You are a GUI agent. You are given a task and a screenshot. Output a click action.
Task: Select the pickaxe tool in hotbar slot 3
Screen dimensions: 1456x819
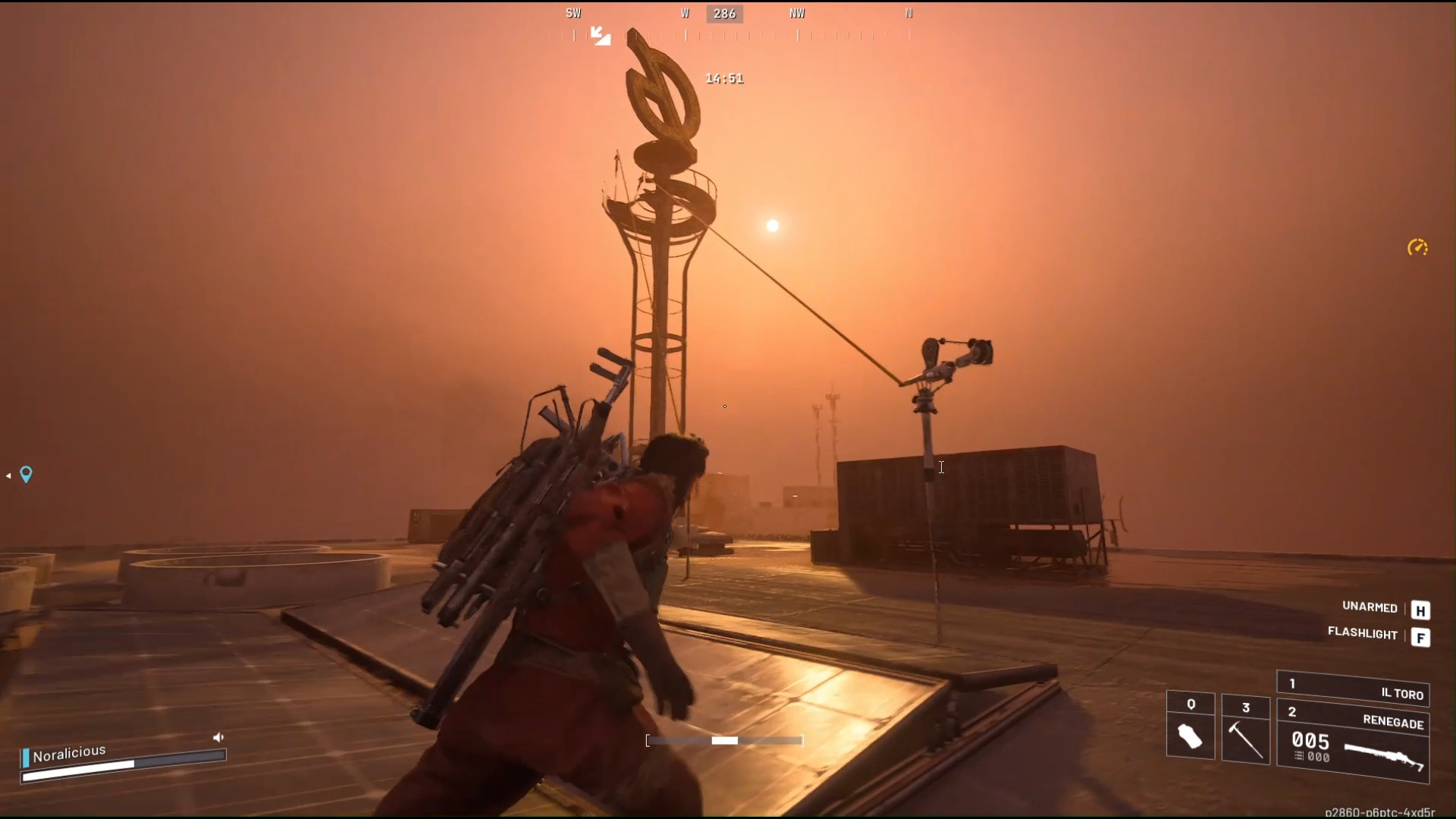click(x=1246, y=739)
